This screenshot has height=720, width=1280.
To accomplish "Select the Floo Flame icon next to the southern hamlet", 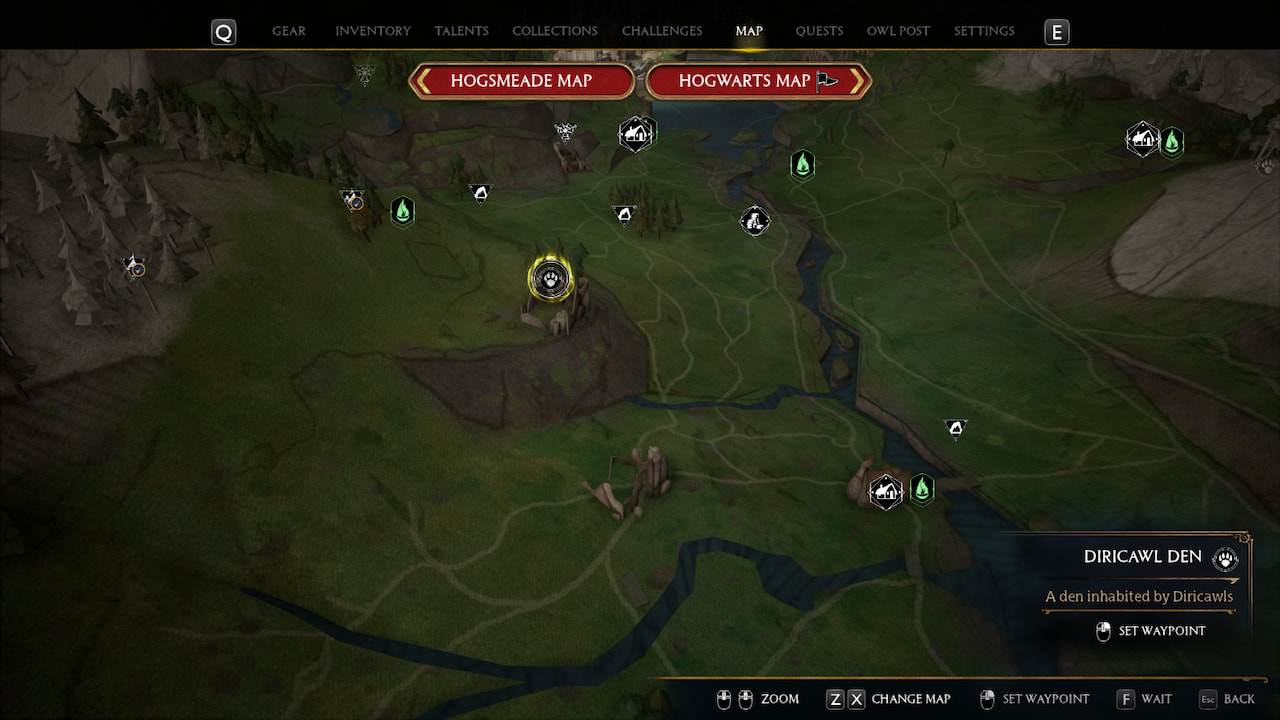I will [922, 488].
